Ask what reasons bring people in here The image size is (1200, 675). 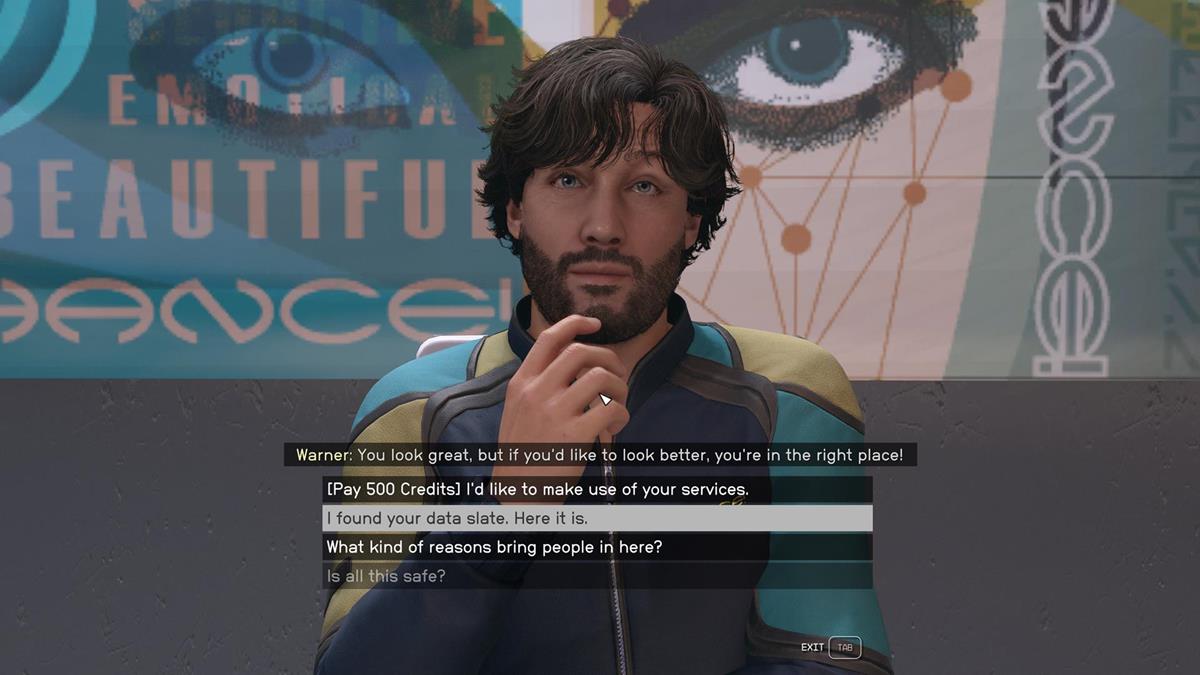[x=494, y=547]
